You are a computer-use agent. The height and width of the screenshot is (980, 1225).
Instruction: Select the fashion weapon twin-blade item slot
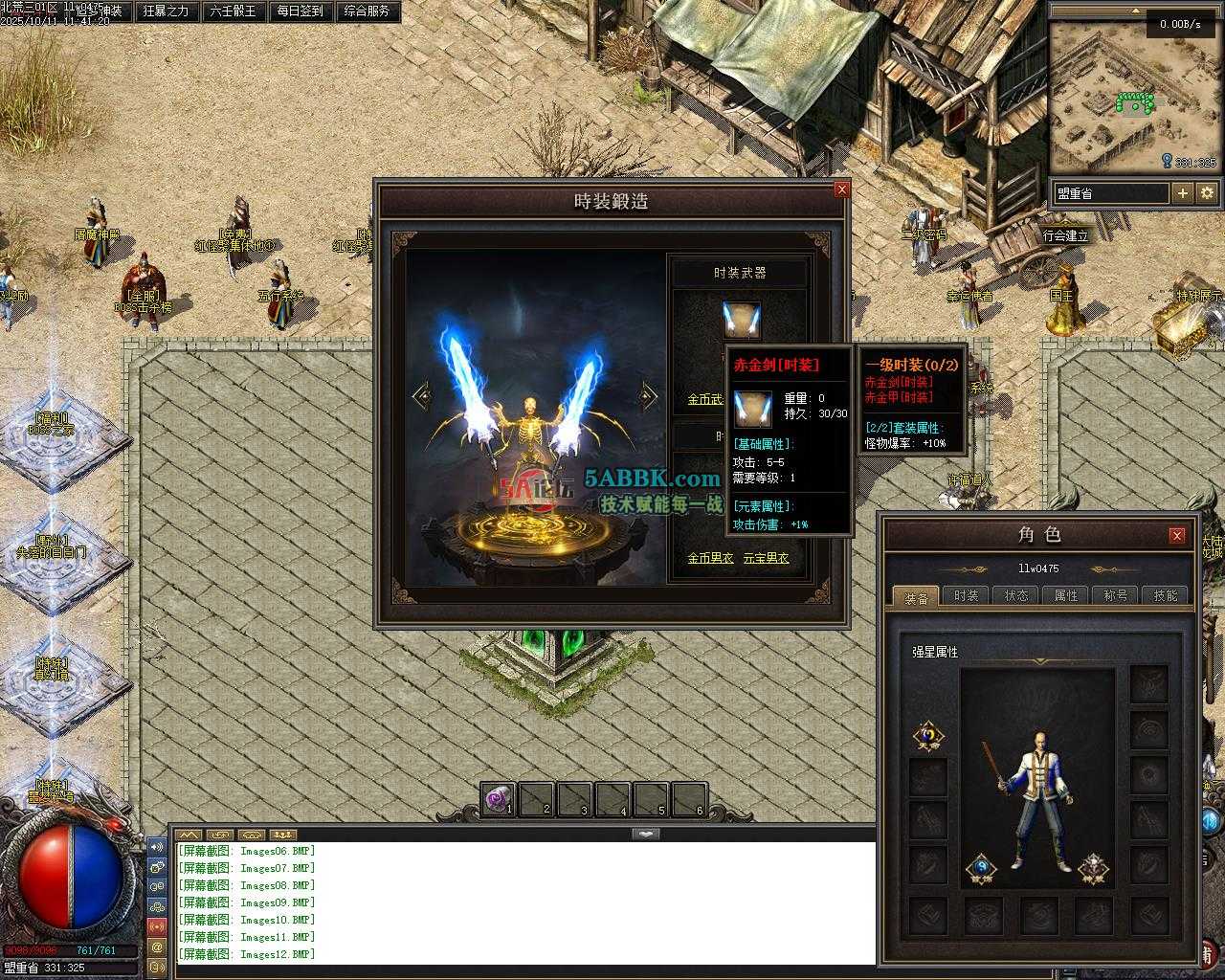741,320
